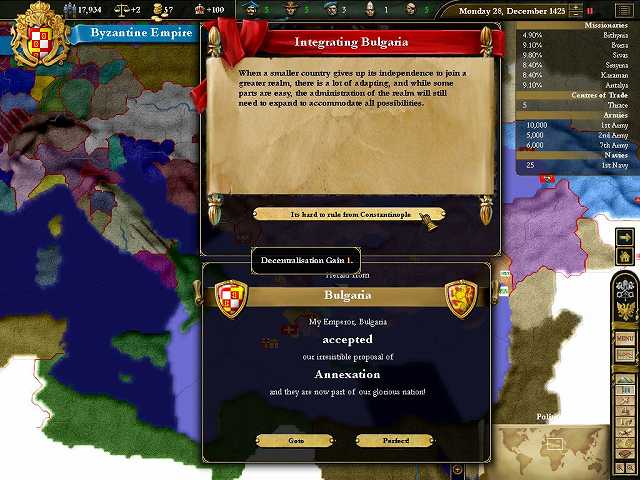Click the yellow arrow button on right
Viewport: 640px width, 480px height.
click(625, 237)
